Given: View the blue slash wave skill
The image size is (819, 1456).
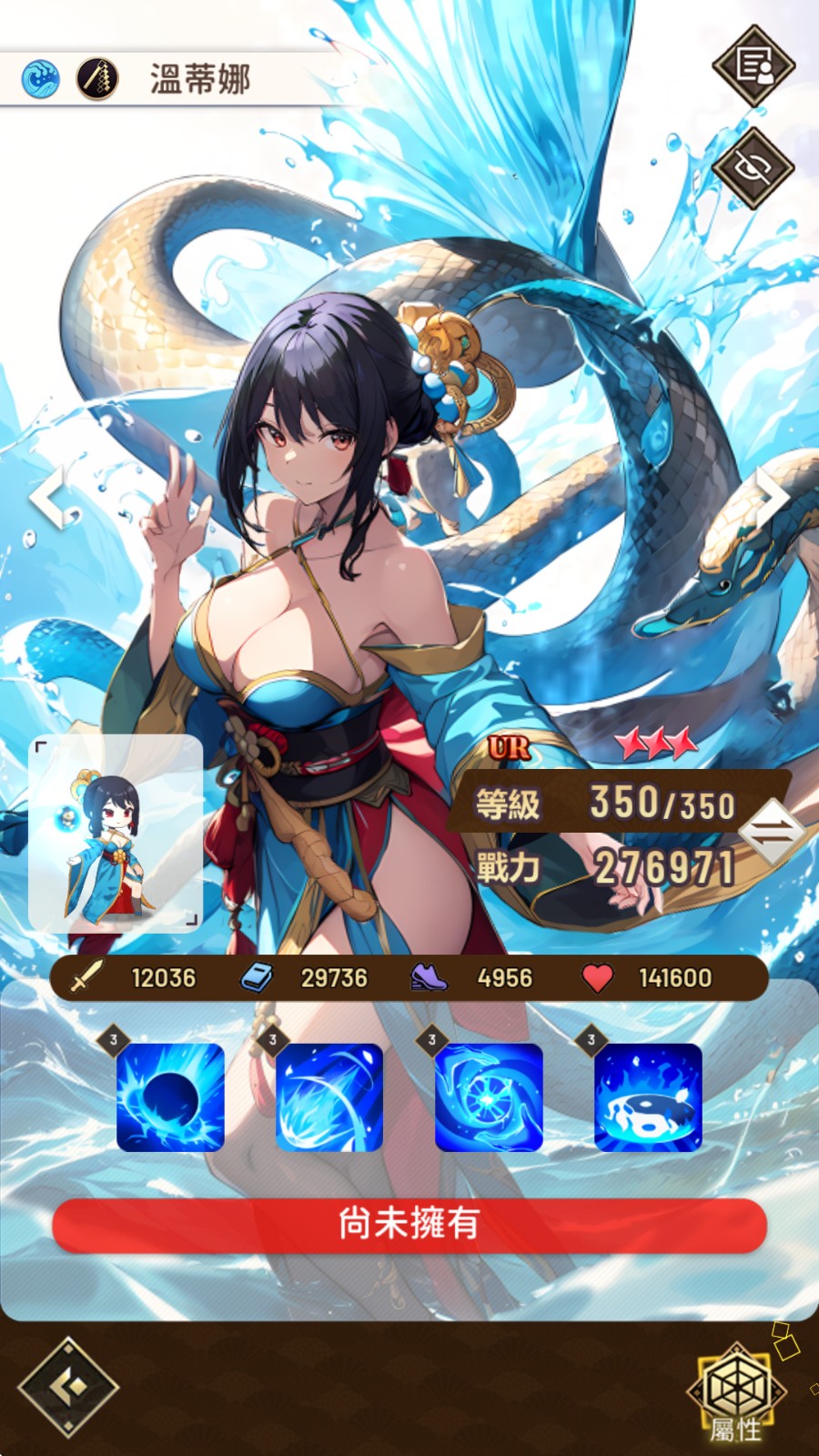Looking at the screenshot, I should 329,1097.
